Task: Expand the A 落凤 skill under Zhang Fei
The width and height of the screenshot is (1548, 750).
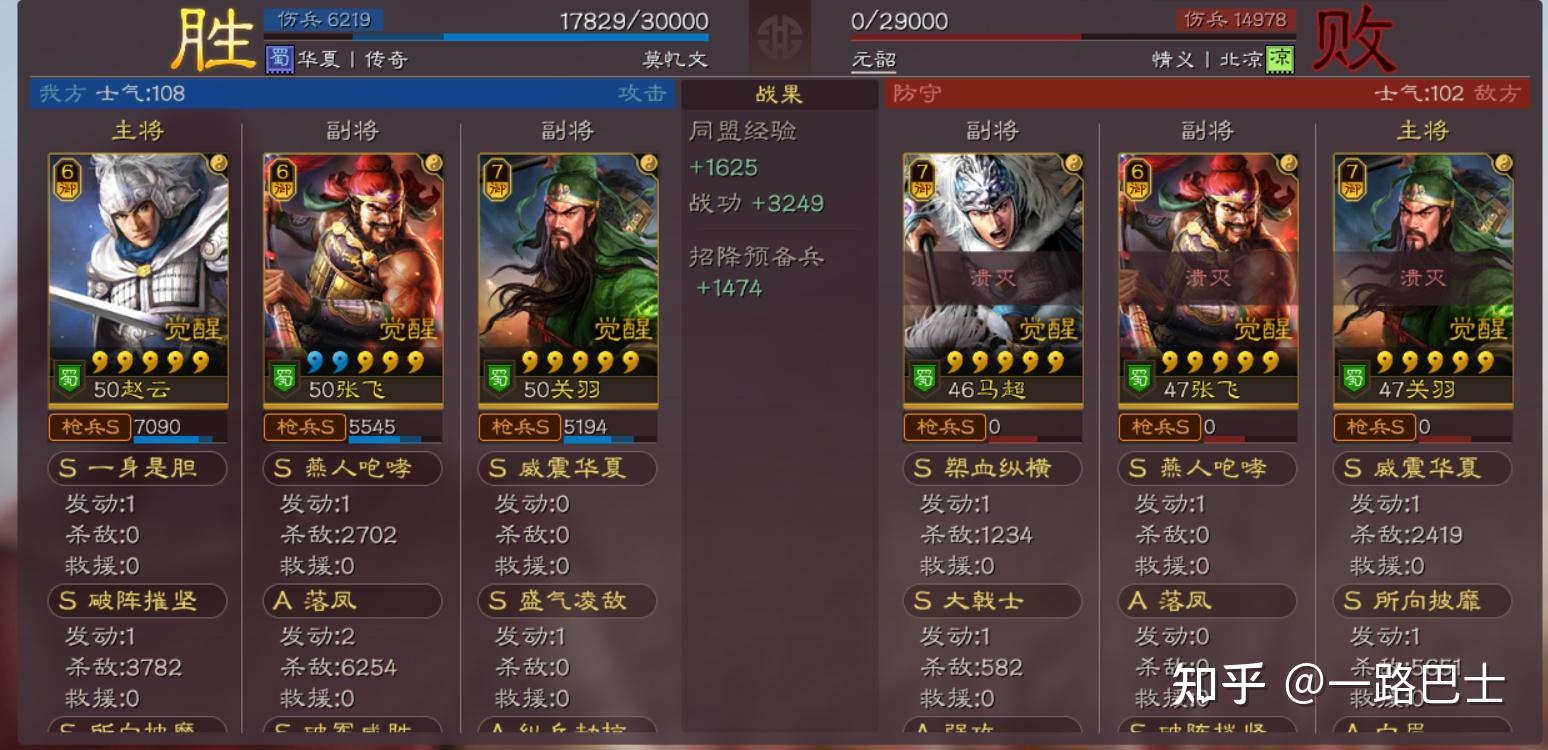Action: 352,601
